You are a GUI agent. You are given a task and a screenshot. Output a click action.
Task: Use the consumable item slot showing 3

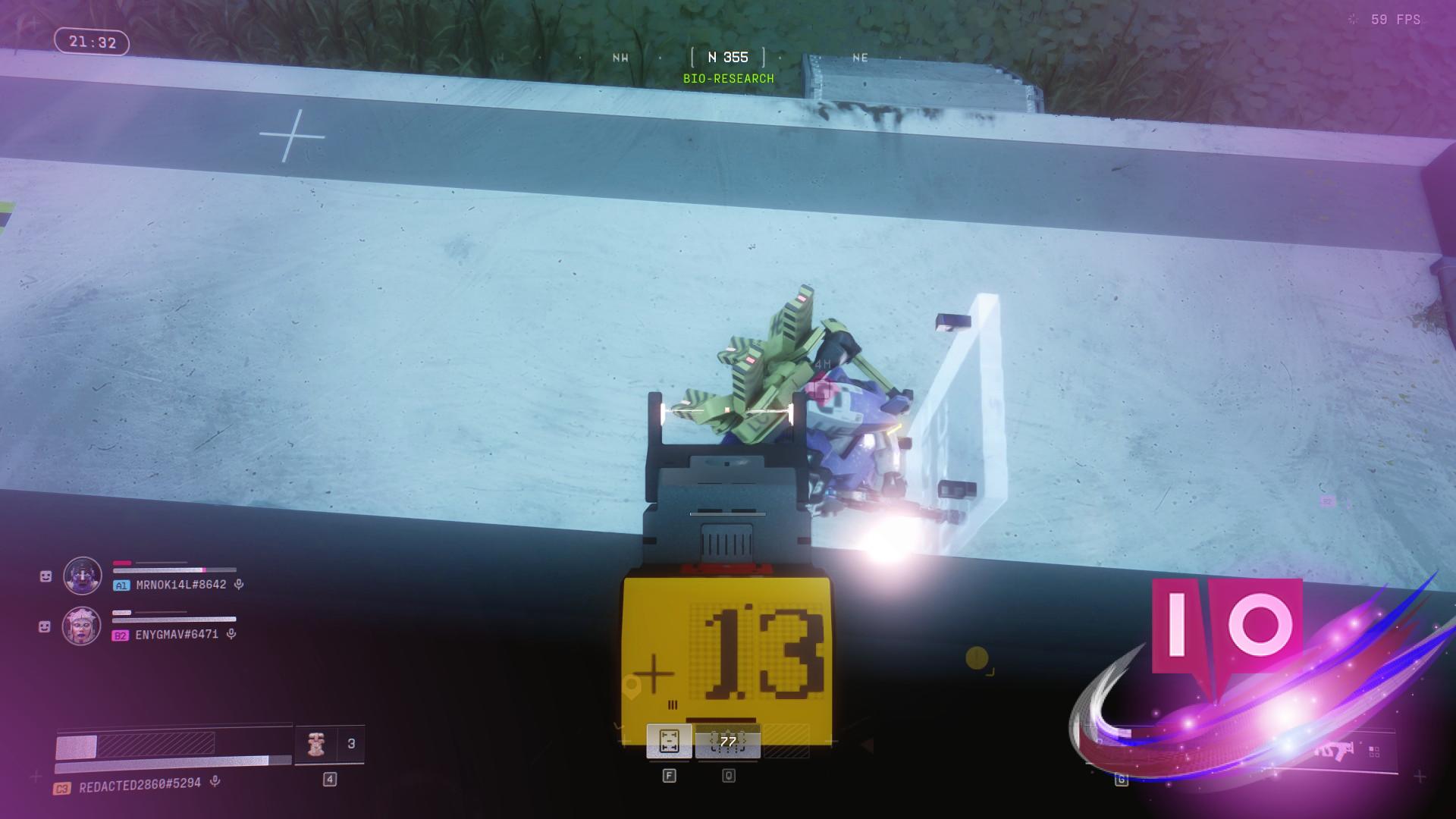click(330, 745)
